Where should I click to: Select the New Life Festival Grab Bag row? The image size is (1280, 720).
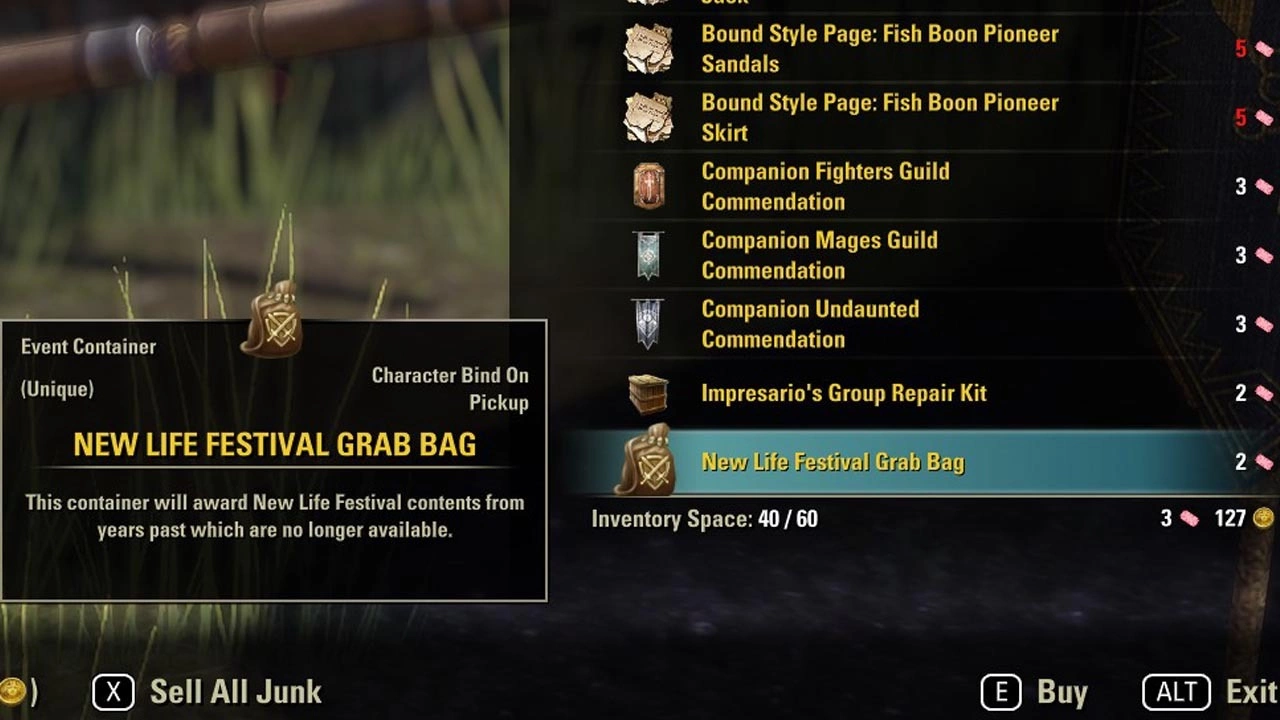tap(832, 462)
